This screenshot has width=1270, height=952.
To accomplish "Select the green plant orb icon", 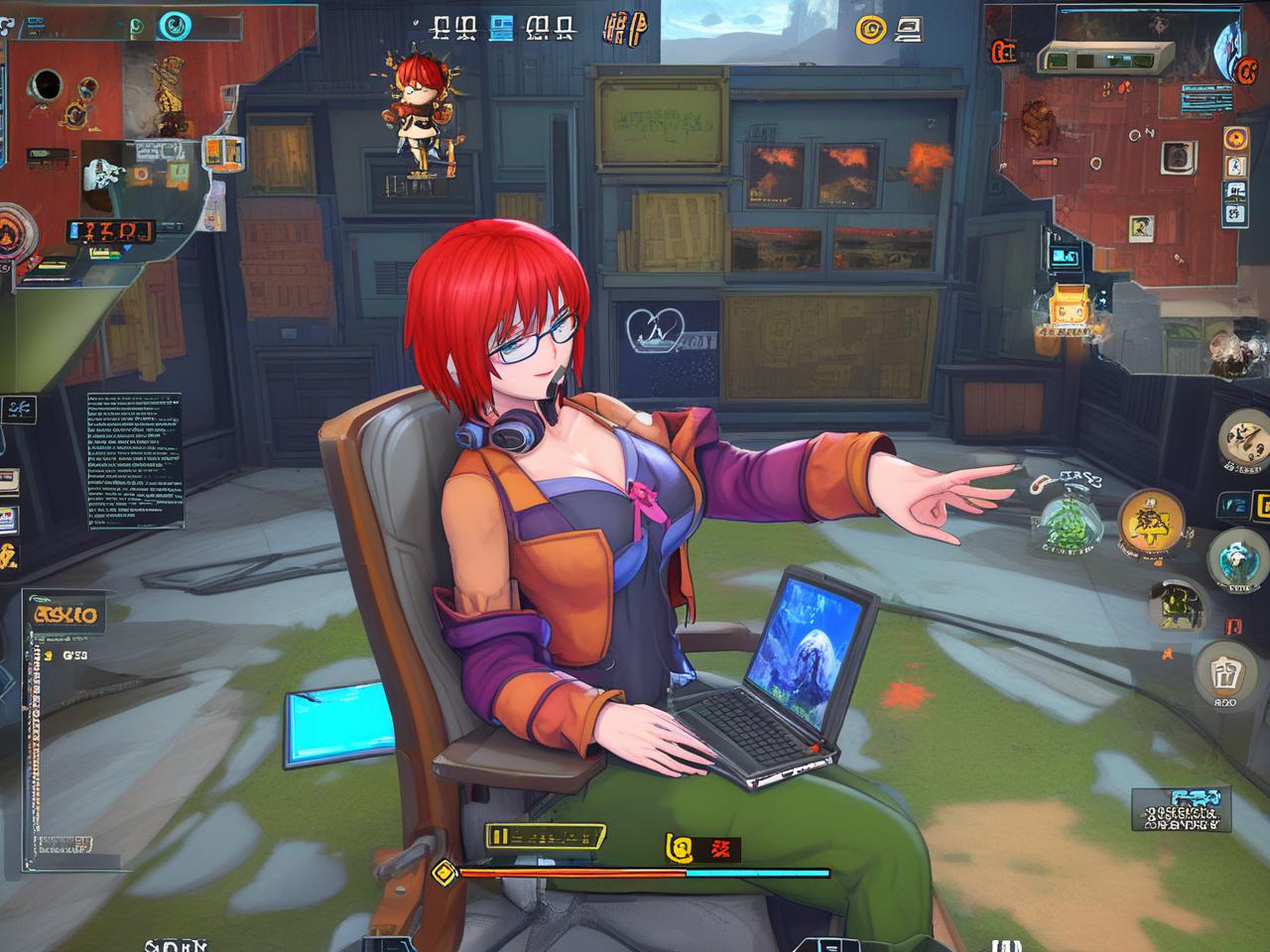I will pyautogui.click(x=1070, y=522).
